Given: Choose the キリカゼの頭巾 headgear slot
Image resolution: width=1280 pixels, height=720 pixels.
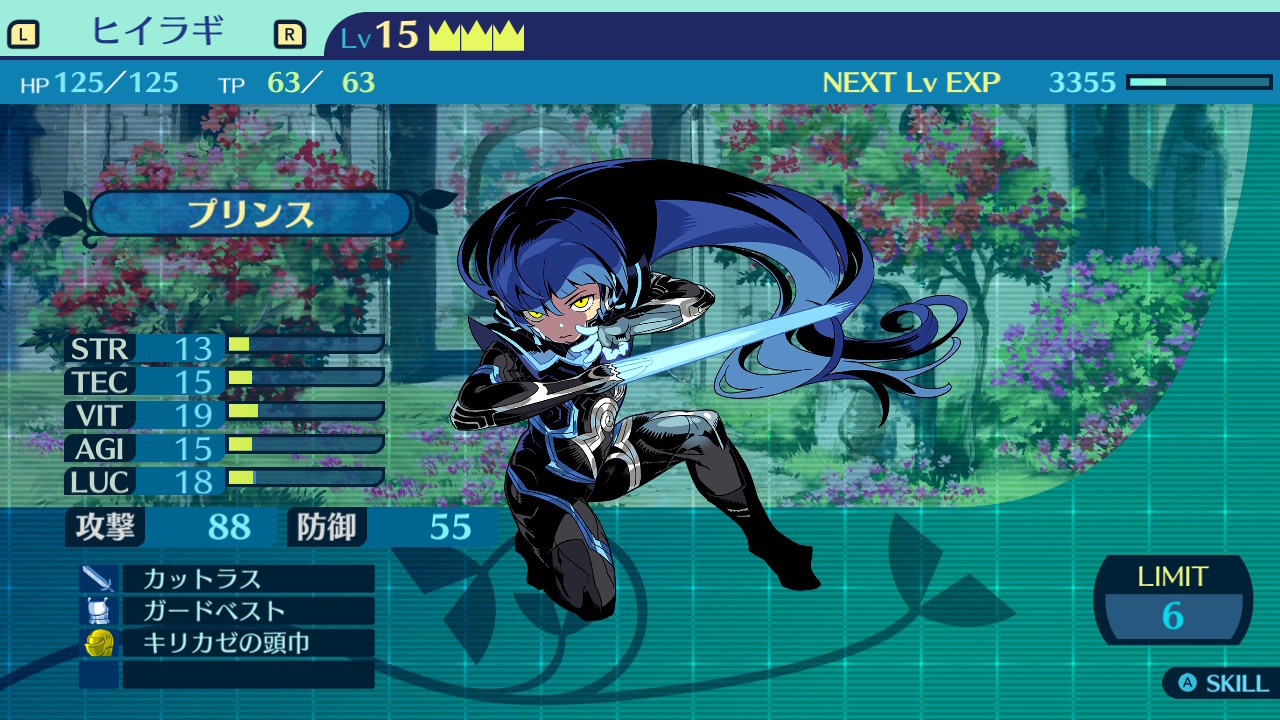Looking at the screenshot, I should pyautogui.click(x=247, y=643).
